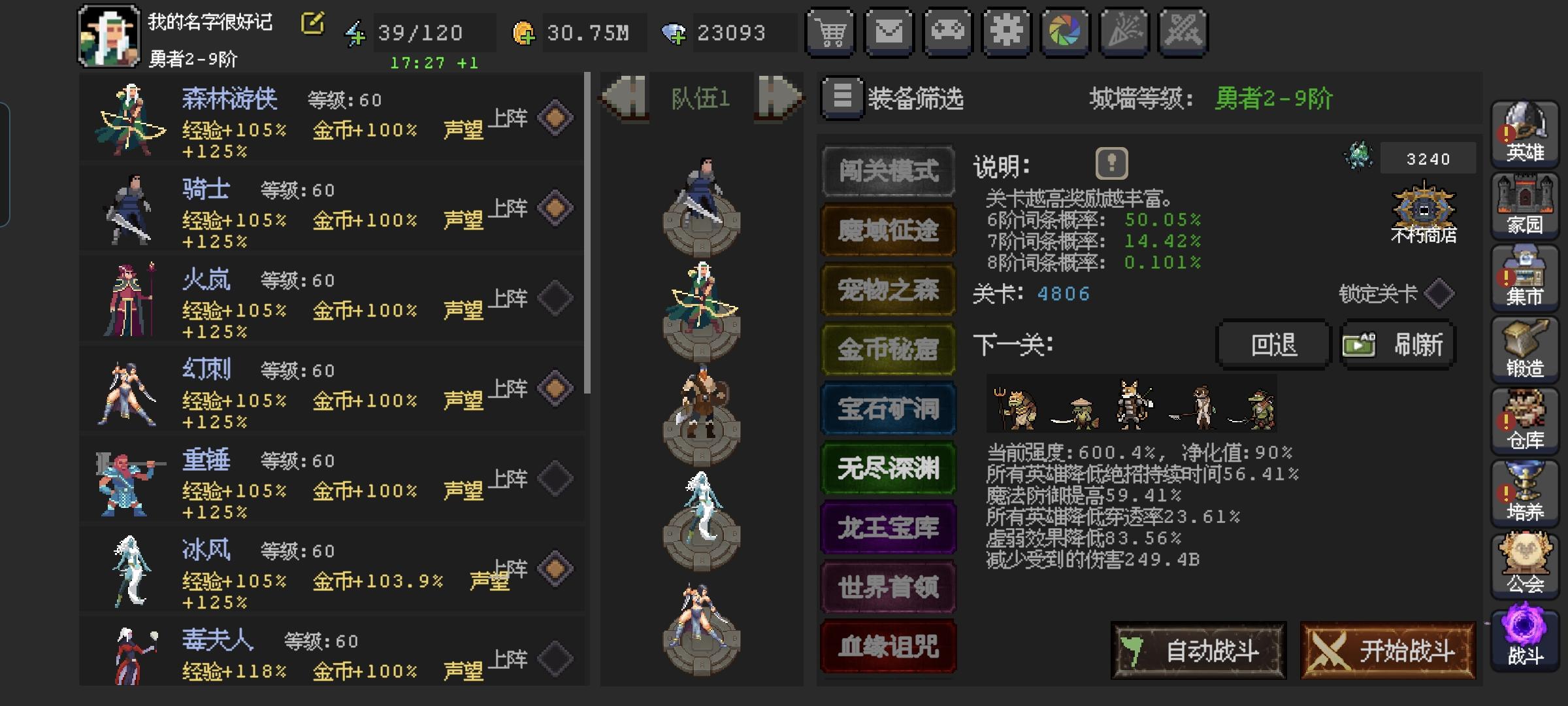Select the 宠物之森 mode
The height and width of the screenshot is (706, 1568).
coord(887,290)
